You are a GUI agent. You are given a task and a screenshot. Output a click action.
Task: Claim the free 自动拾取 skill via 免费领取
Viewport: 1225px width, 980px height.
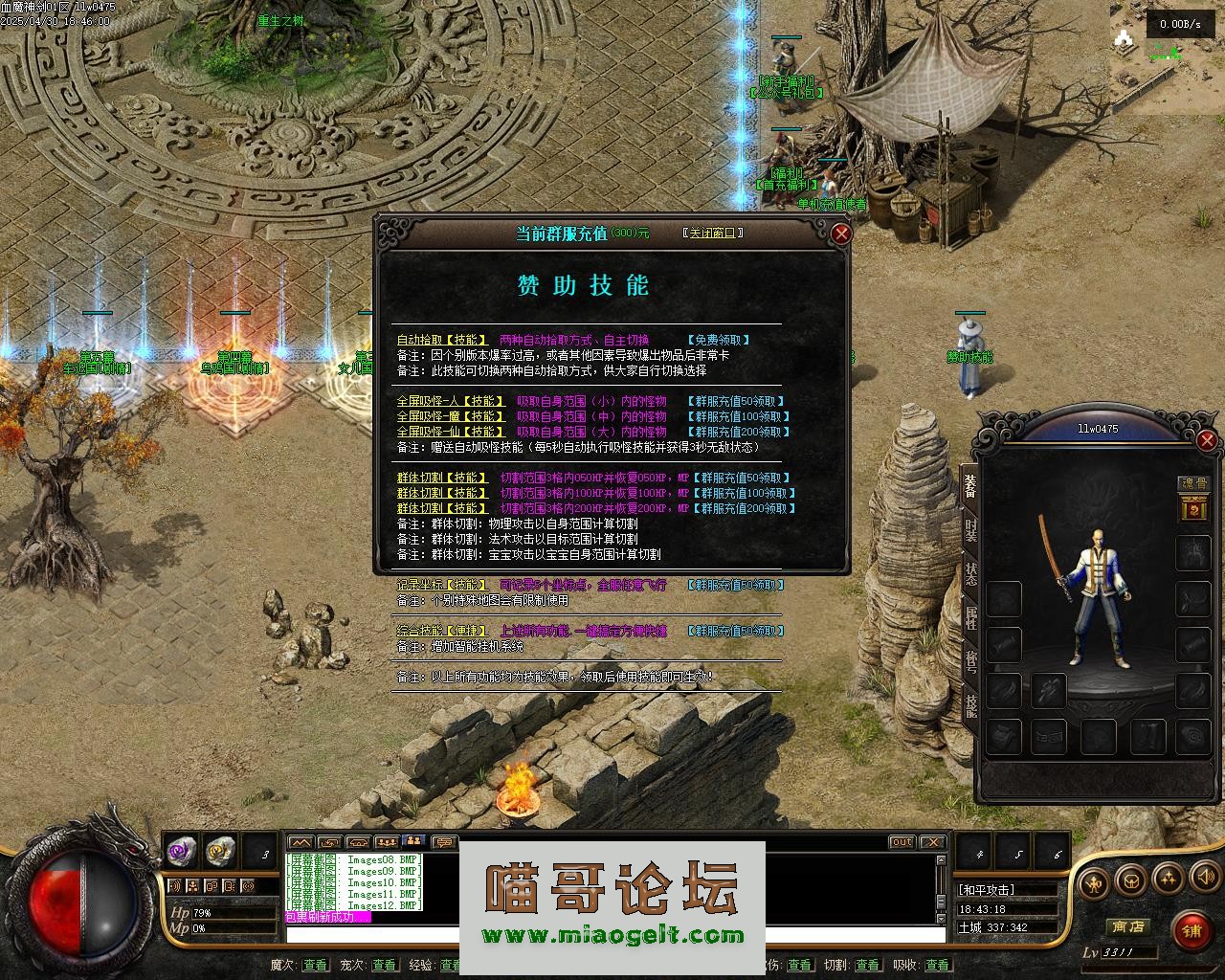point(719,340)
